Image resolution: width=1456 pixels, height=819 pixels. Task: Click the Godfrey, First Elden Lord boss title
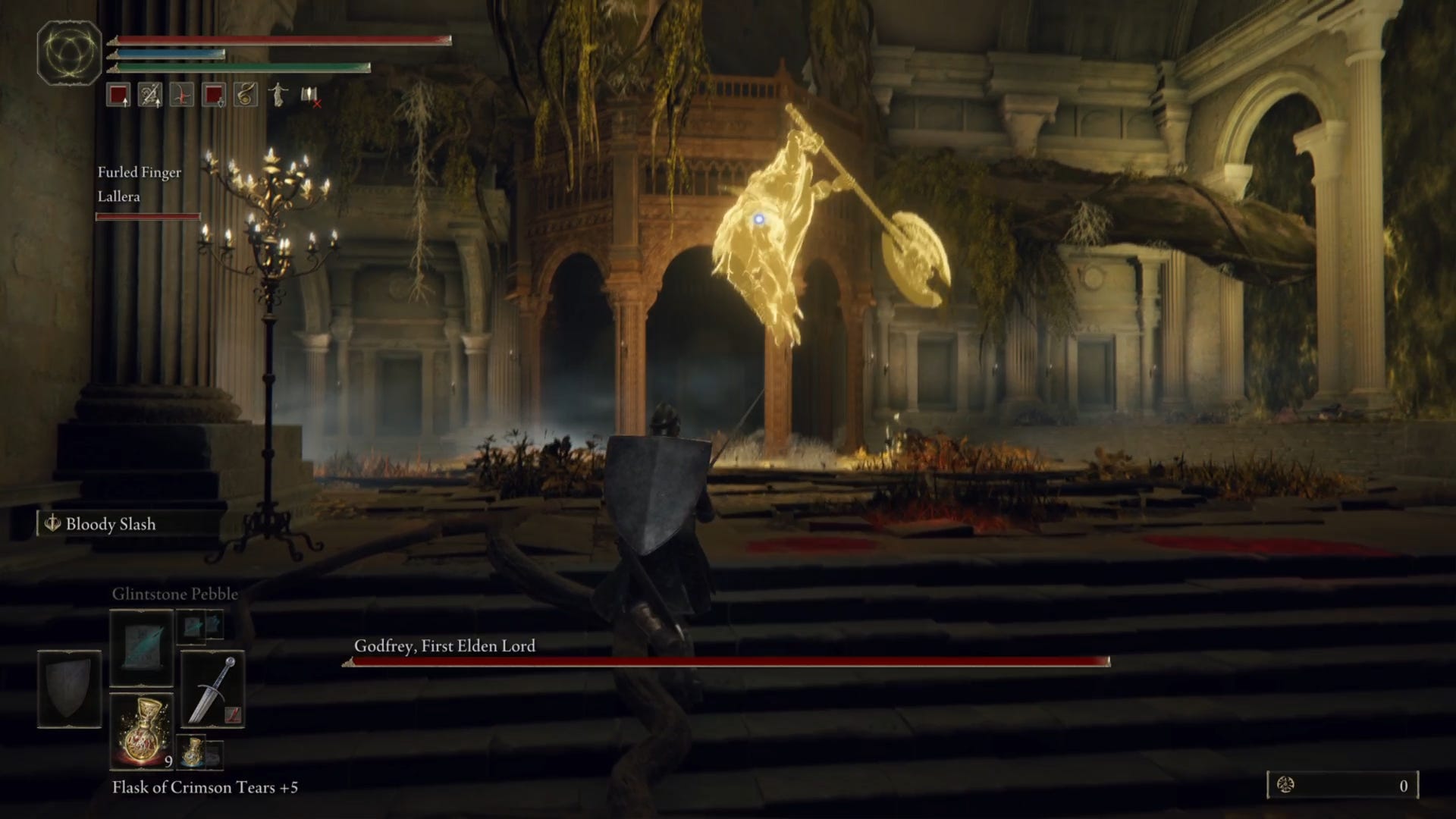click(x=444, y=647)
